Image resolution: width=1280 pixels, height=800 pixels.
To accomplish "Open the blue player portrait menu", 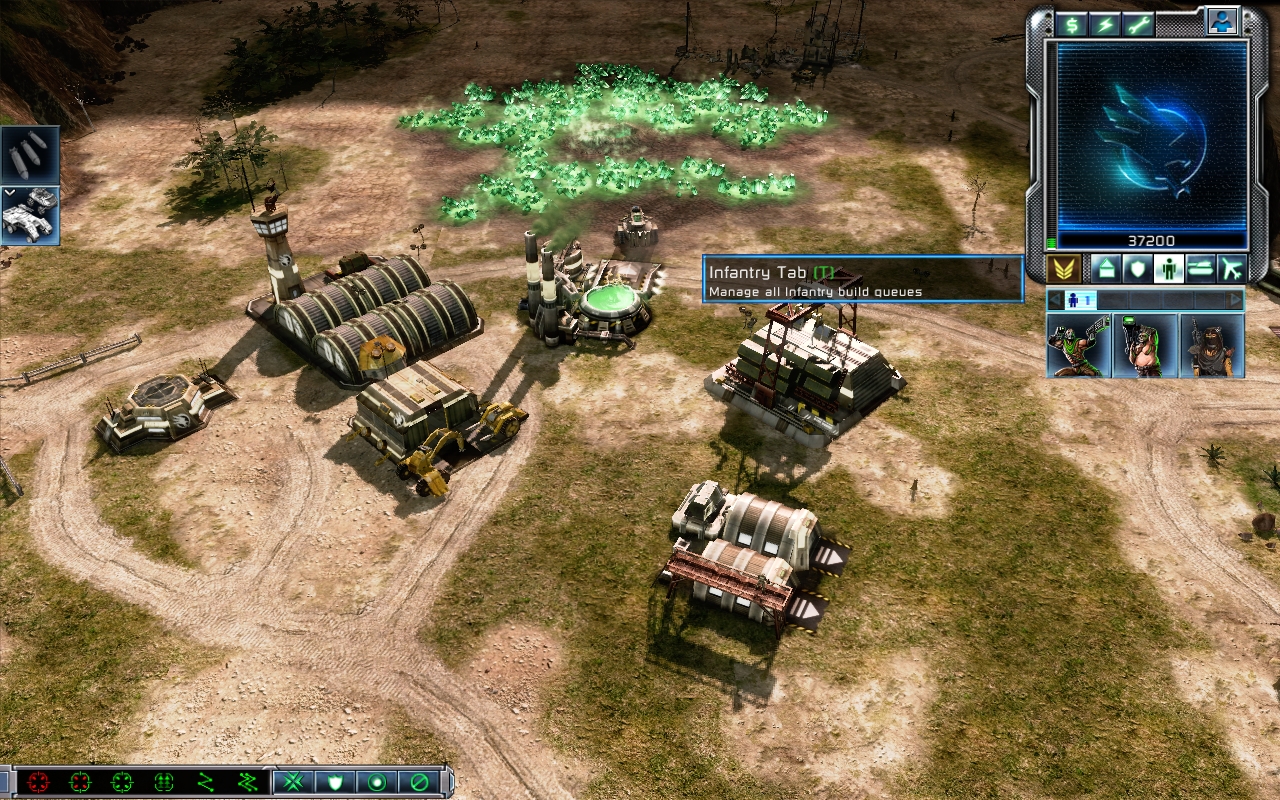I will point(1222,21).
